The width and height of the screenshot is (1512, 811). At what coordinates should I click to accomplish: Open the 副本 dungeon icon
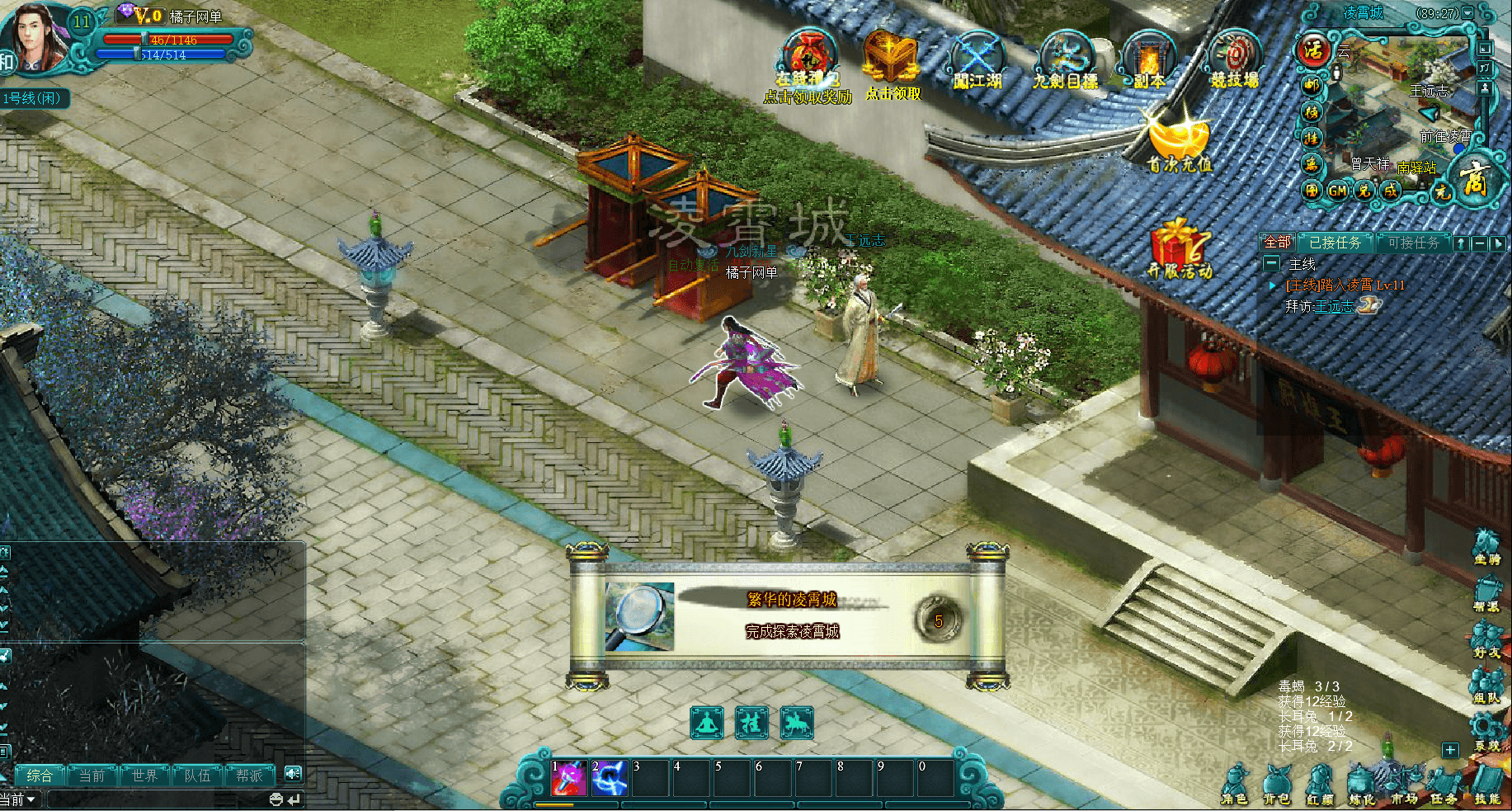click(x=1149, y=59)
